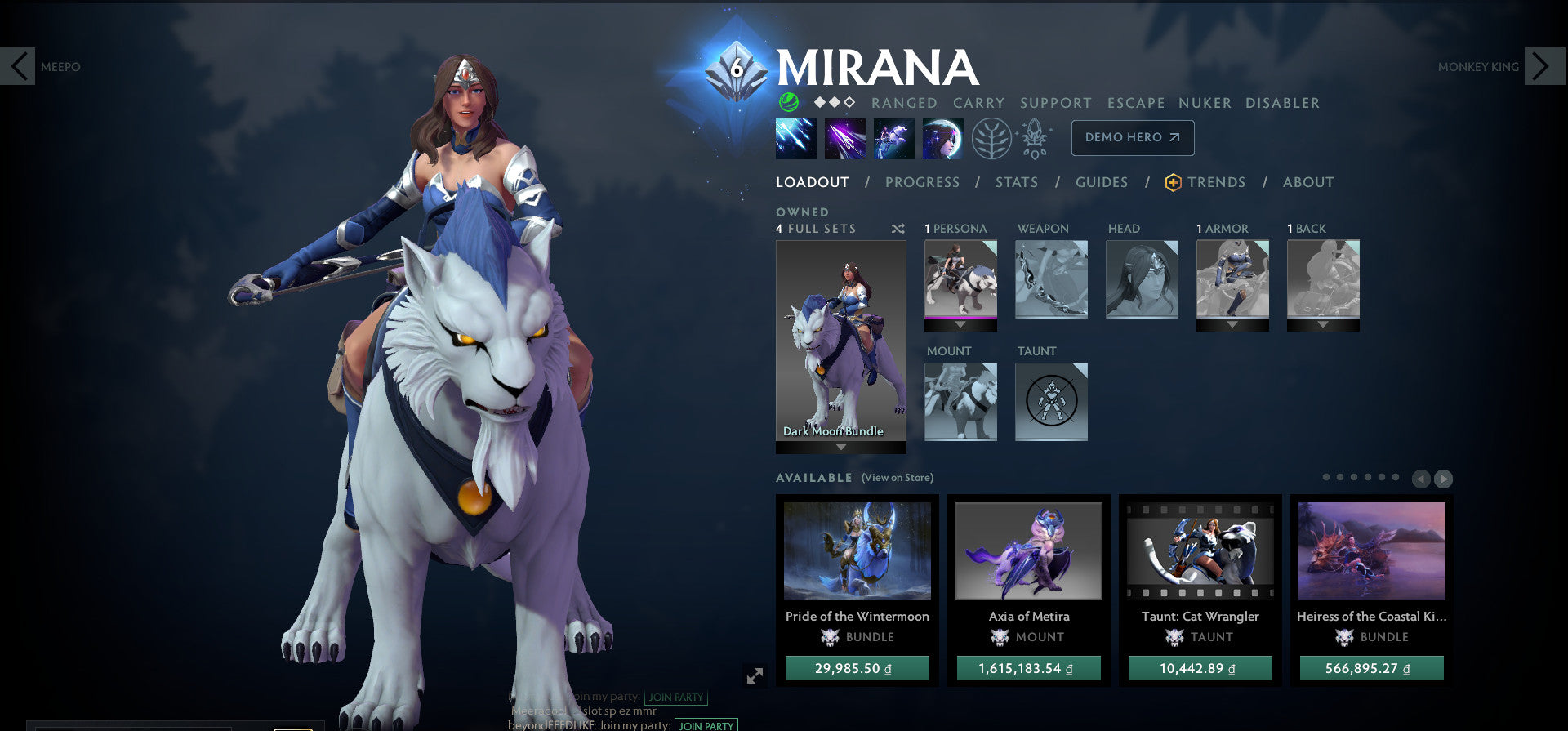
Task: Click the shuffle equipped items icon
Action: (x=898, y=229)
